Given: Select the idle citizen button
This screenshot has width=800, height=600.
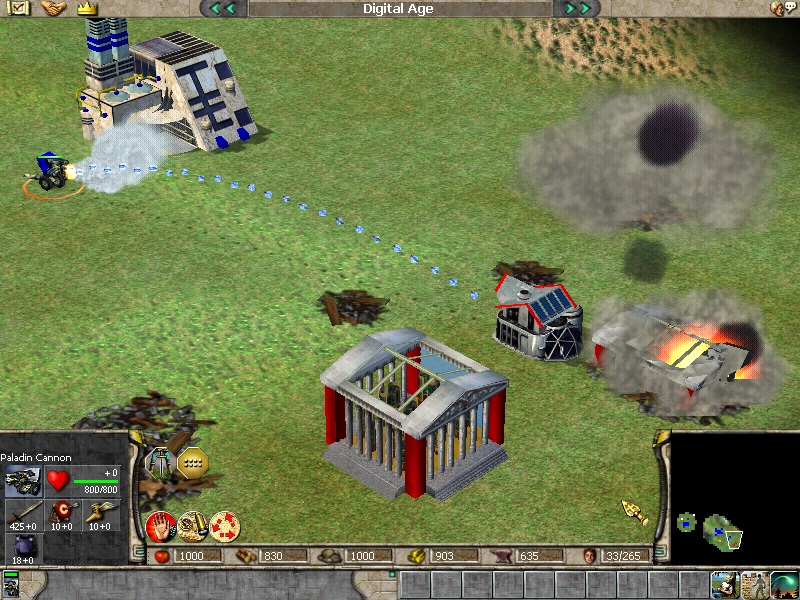Looking at the screenshot, I should point(725,584).
